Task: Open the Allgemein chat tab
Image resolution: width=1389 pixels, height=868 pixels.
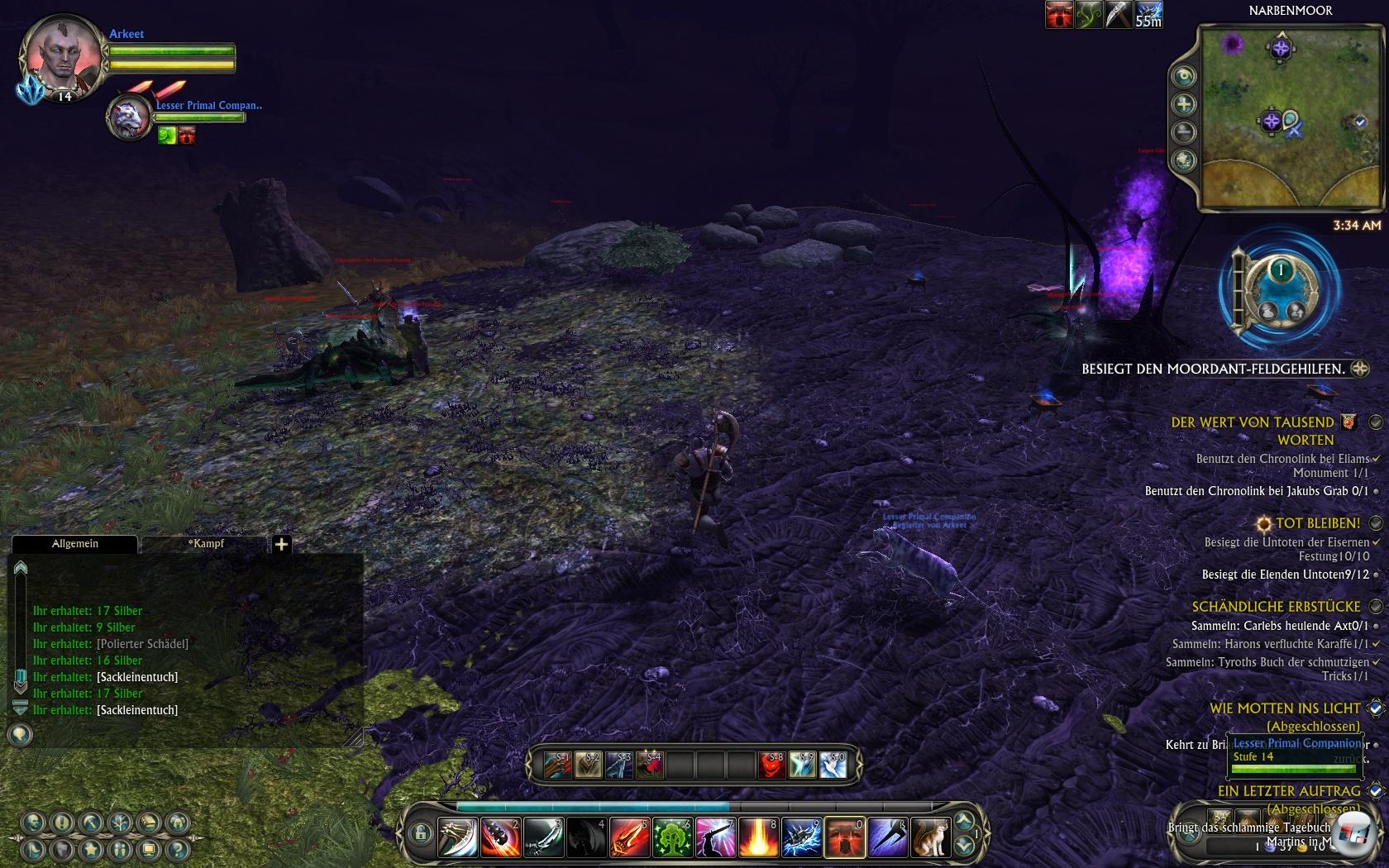Action: tap(74, 544)
